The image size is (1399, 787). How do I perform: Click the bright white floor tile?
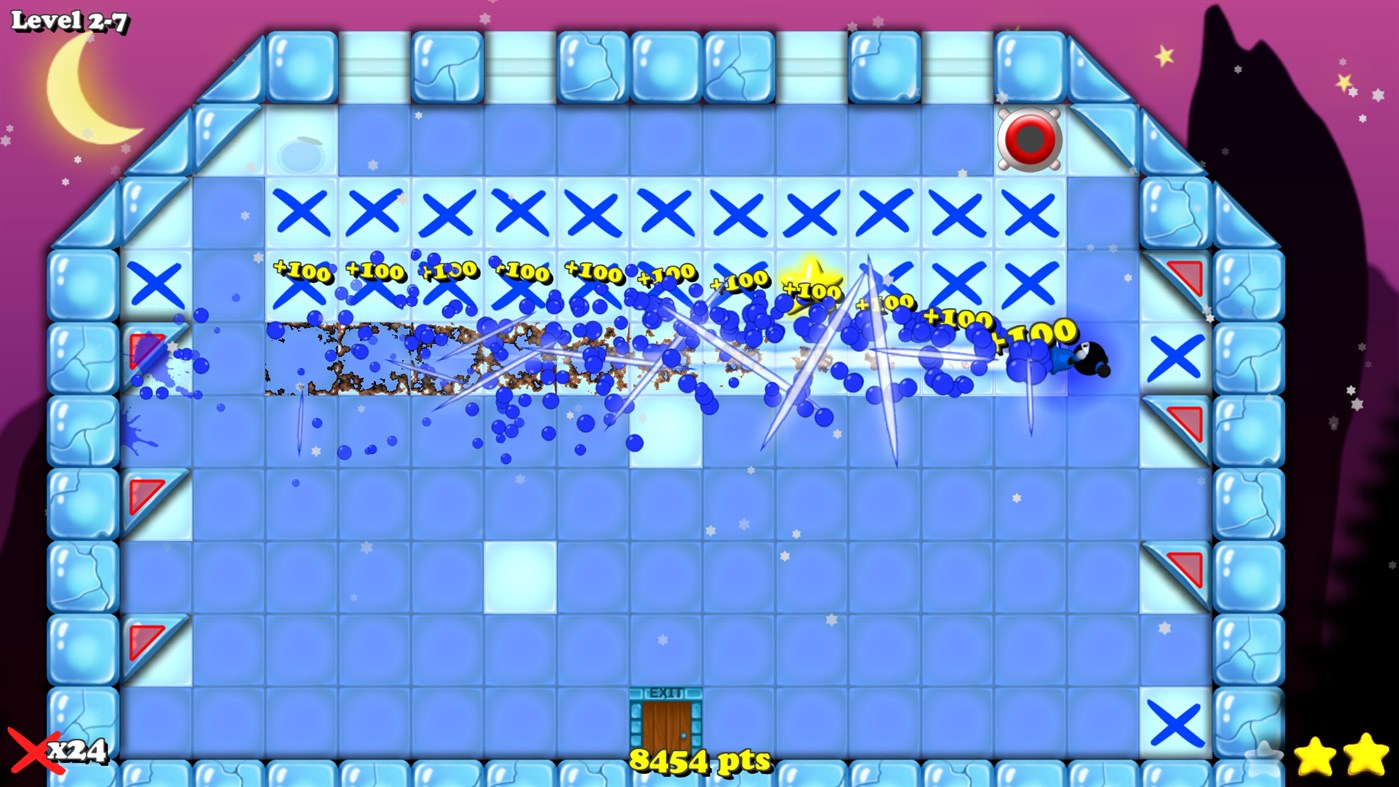coord(520,578)
